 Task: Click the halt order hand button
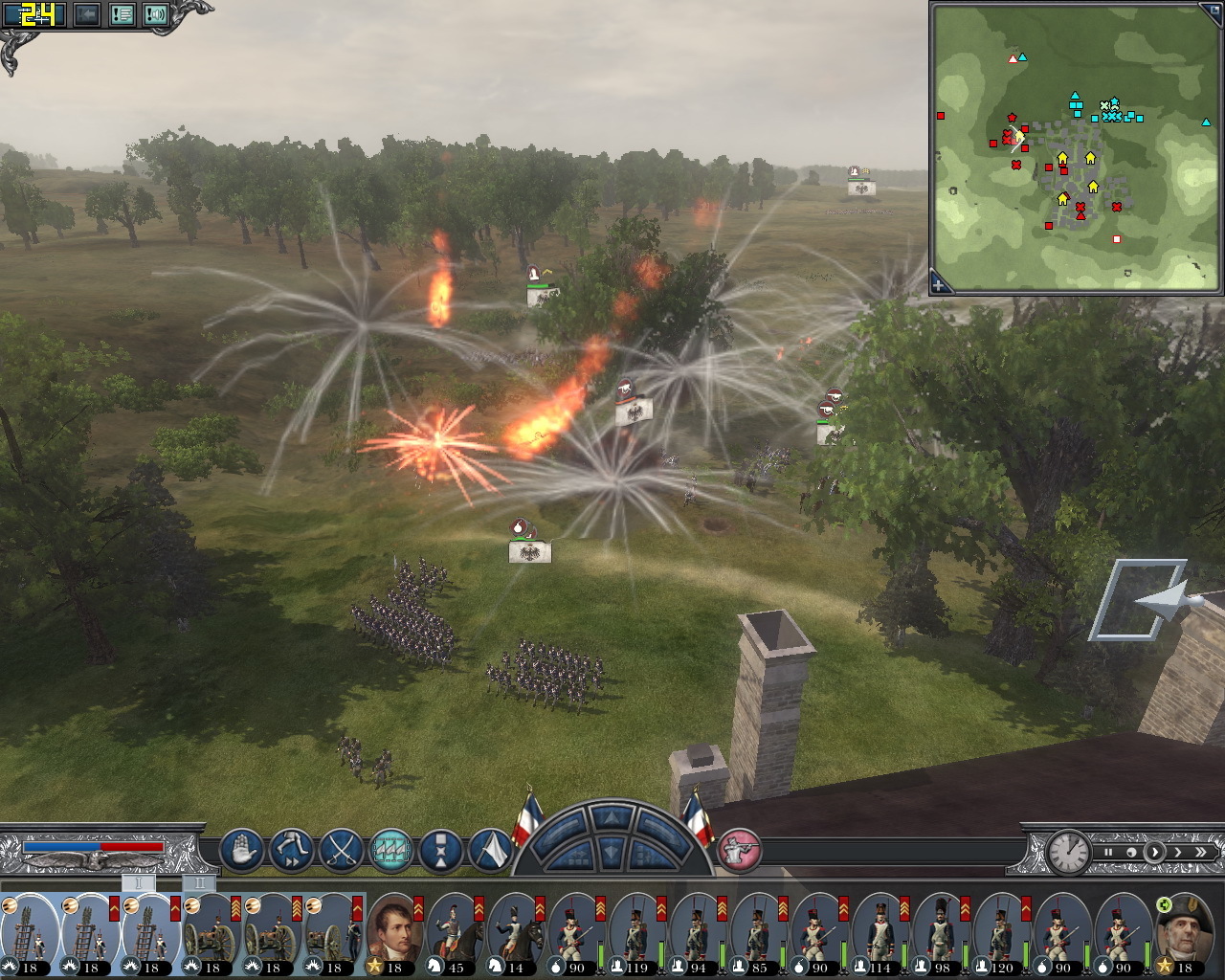coord(242,849)
